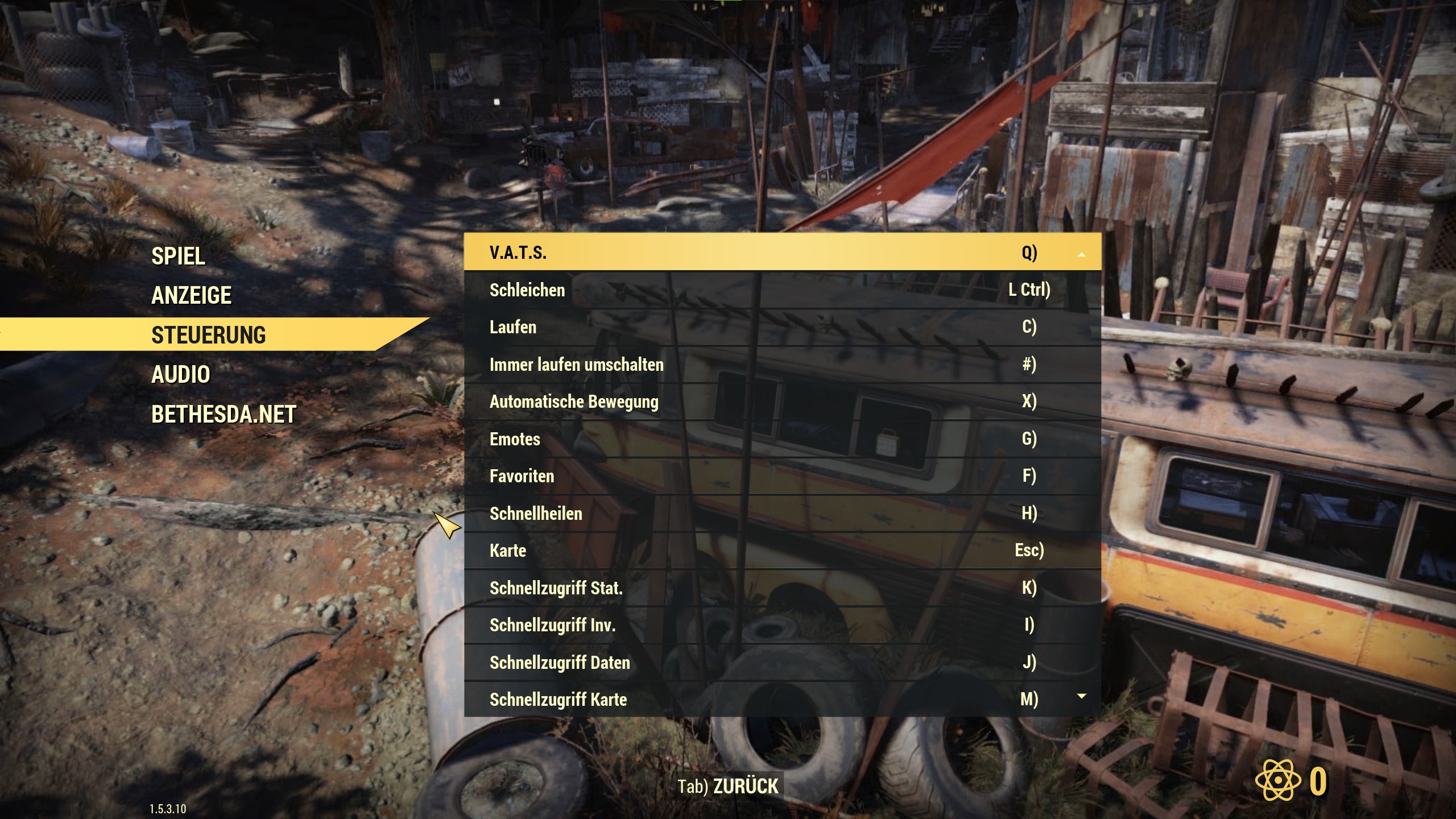The height and width of the screenshot is (819, 1456).
Task: Switch to the ANZEIGE settings
Action: [191, 295]
